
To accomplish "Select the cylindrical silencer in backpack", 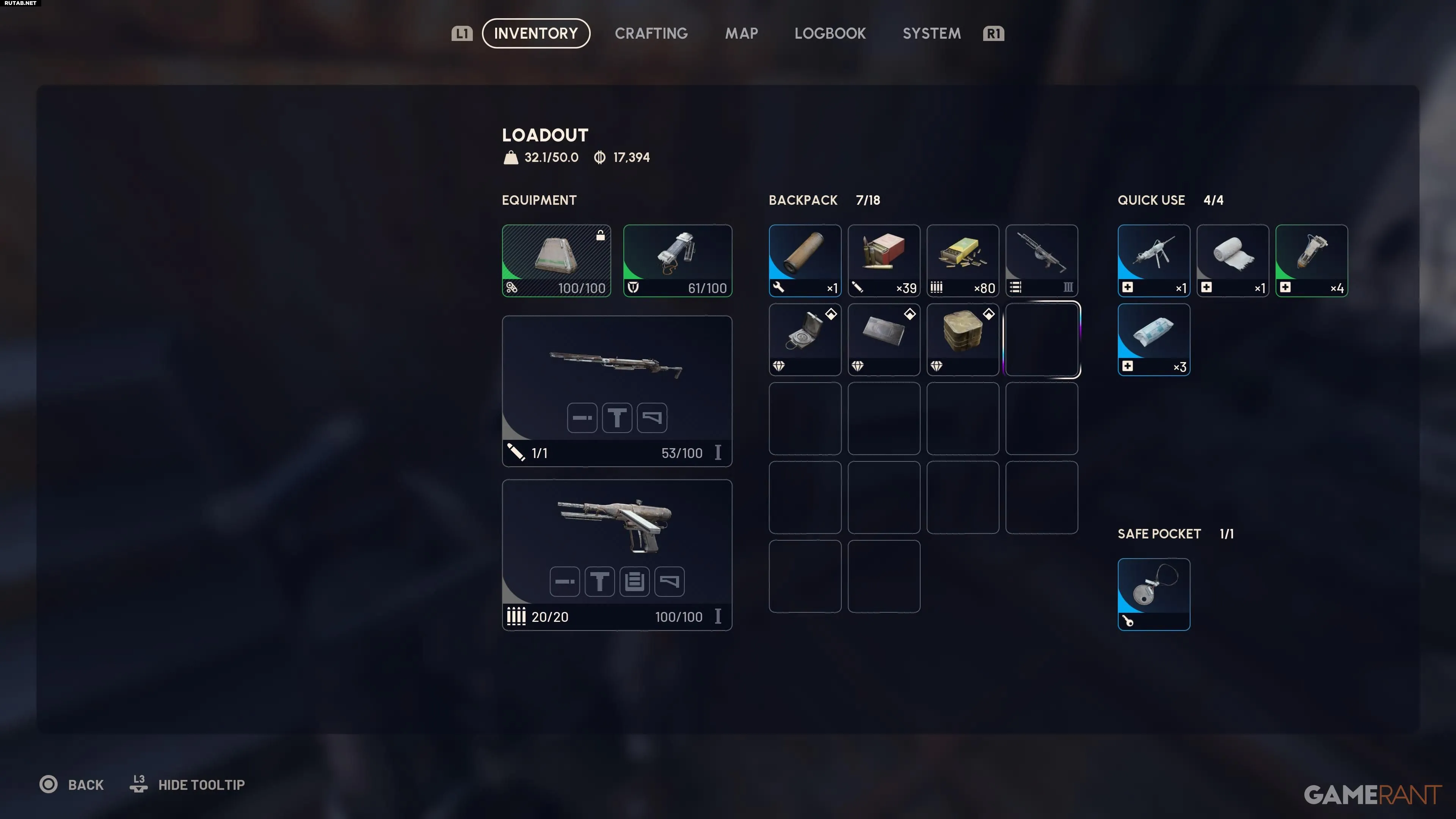I will point(804,260).
